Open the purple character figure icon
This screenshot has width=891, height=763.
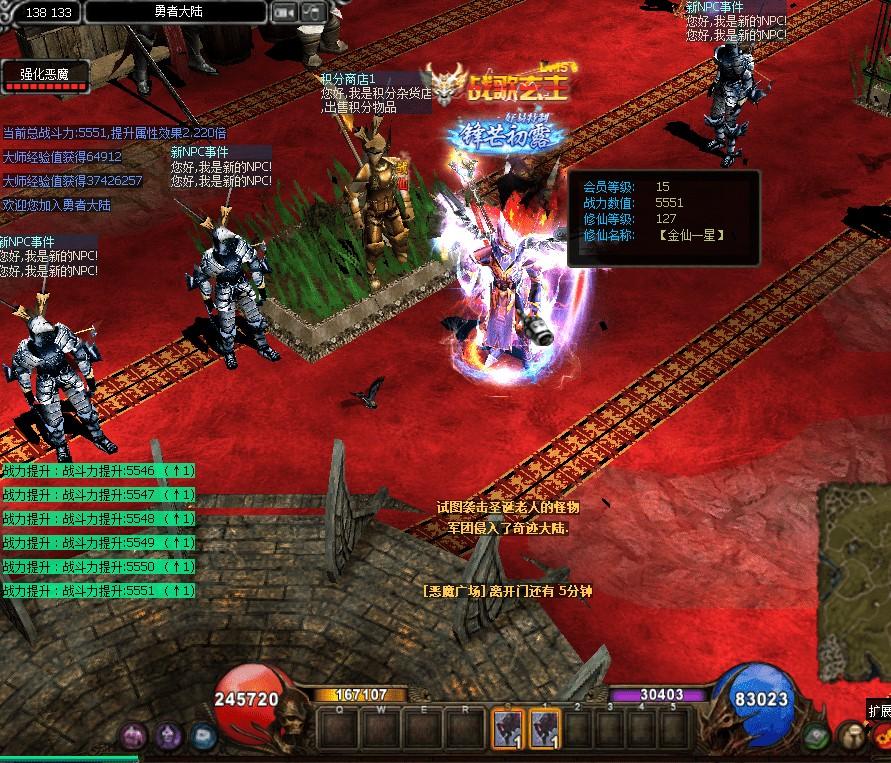pos(168,737)
